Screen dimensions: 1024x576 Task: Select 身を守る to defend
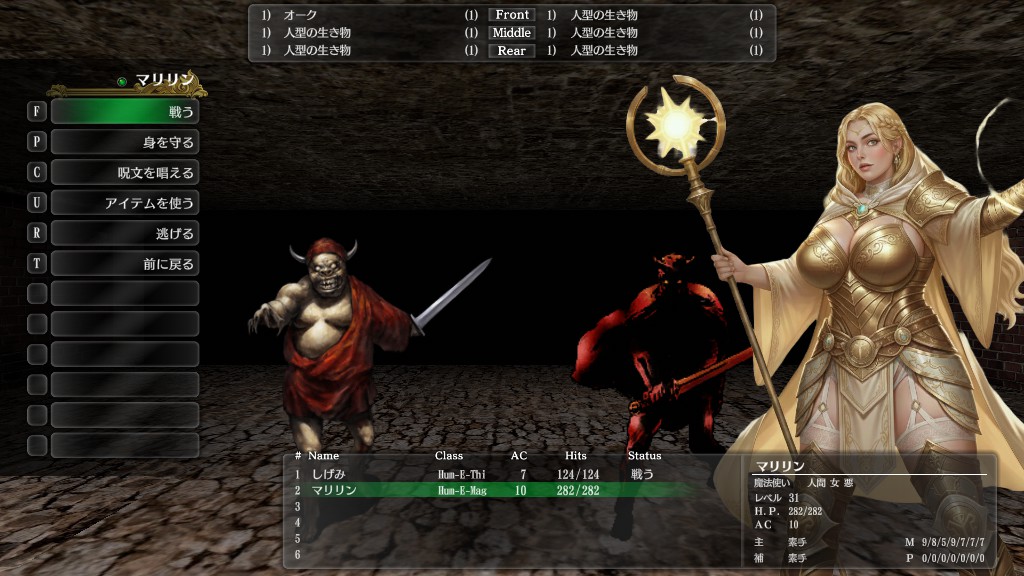124,142
